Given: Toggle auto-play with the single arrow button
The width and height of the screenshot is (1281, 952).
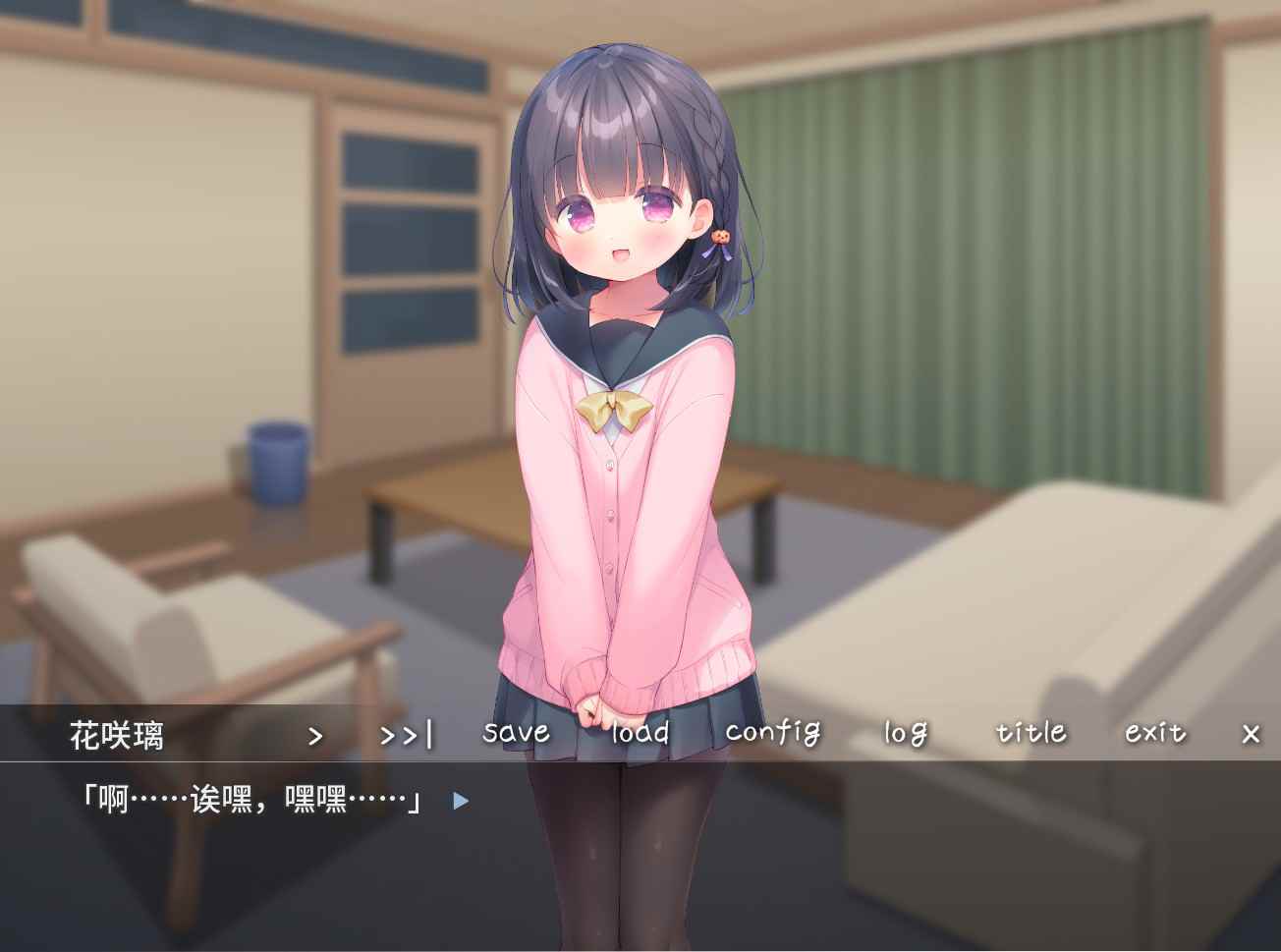Looking at the screenshot, I should (x=315, y=735).
